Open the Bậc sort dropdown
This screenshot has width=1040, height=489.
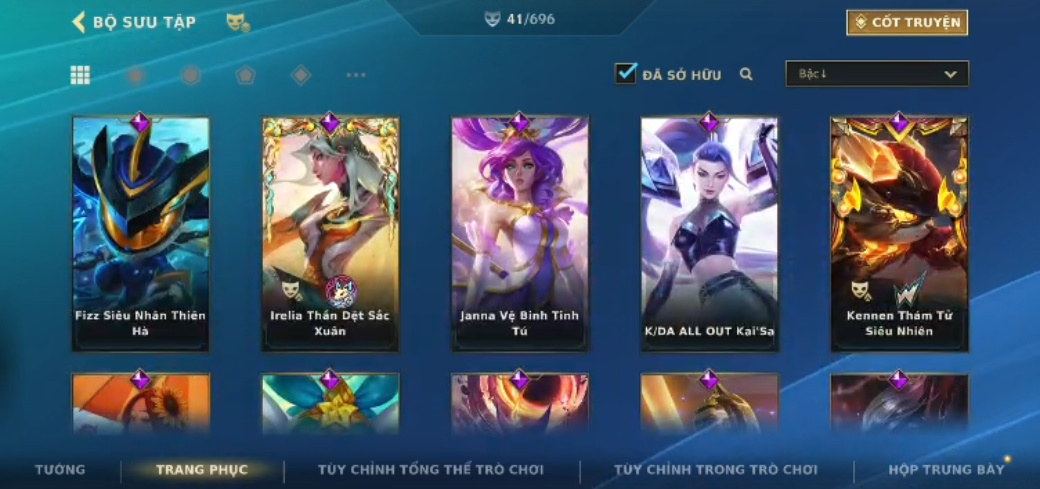877,74
